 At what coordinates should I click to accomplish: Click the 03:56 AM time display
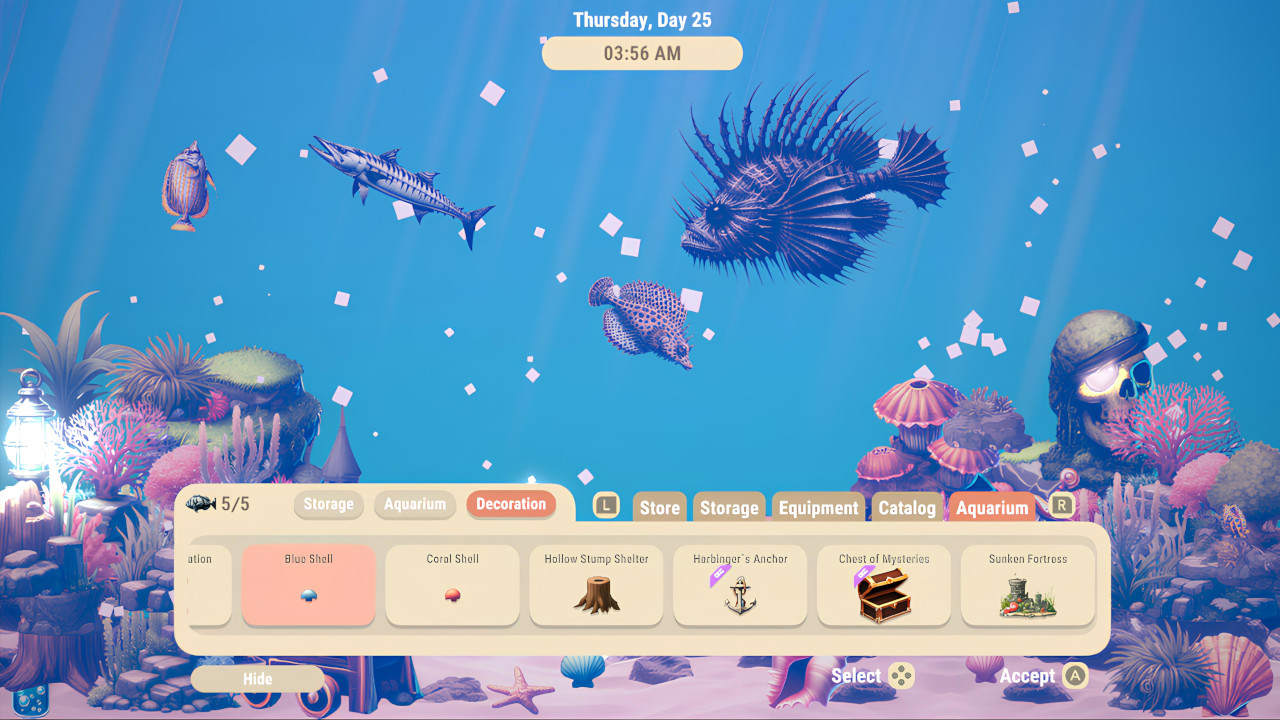click(x=642, y=53)
